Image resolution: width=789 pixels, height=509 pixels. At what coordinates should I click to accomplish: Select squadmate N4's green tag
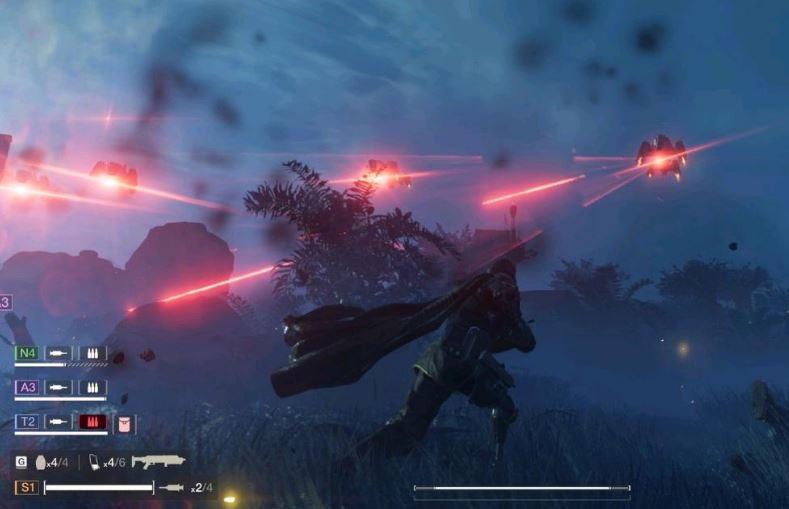pos(27,353)
